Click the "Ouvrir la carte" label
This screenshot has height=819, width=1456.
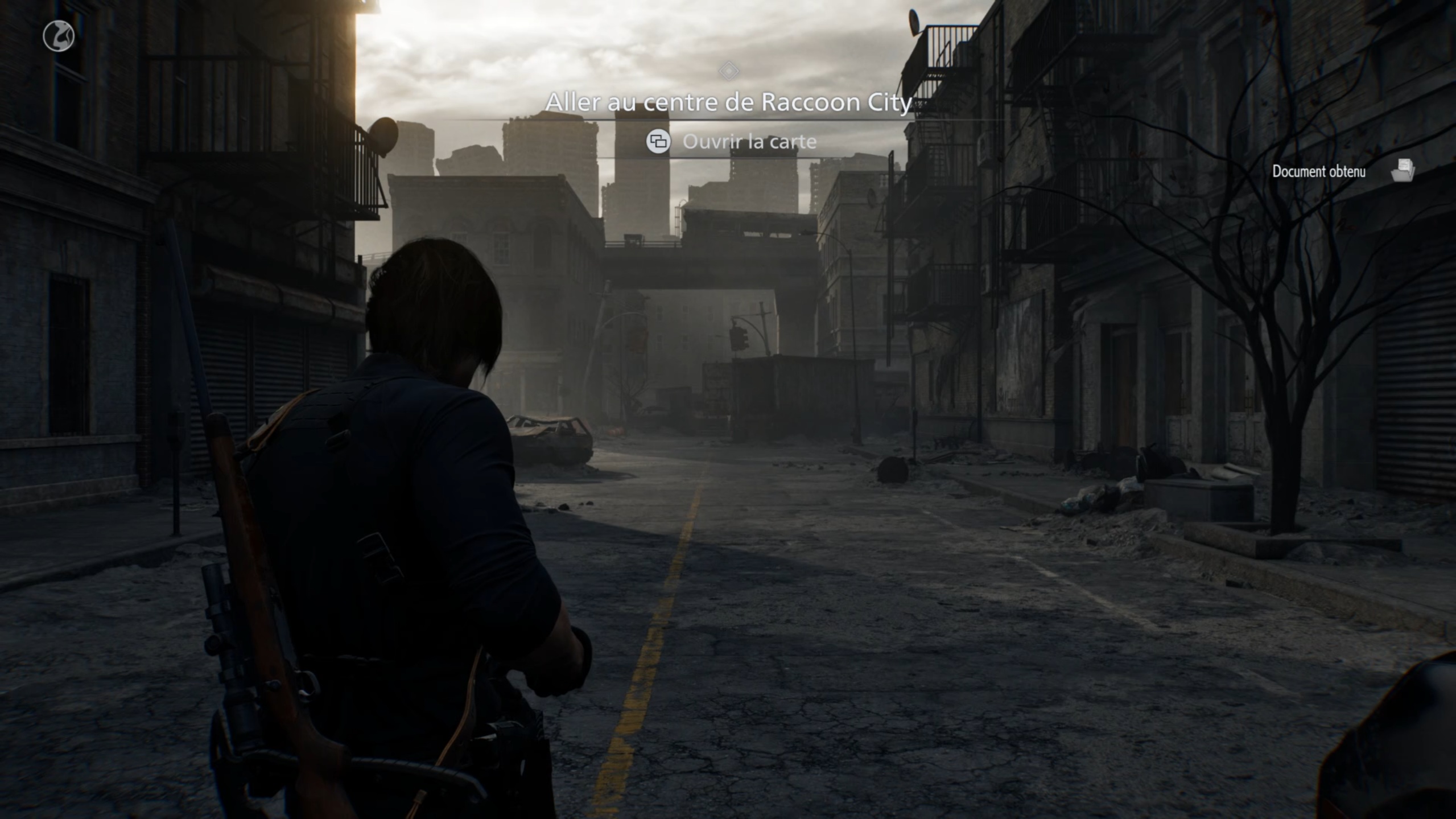[x=749, y=142]
